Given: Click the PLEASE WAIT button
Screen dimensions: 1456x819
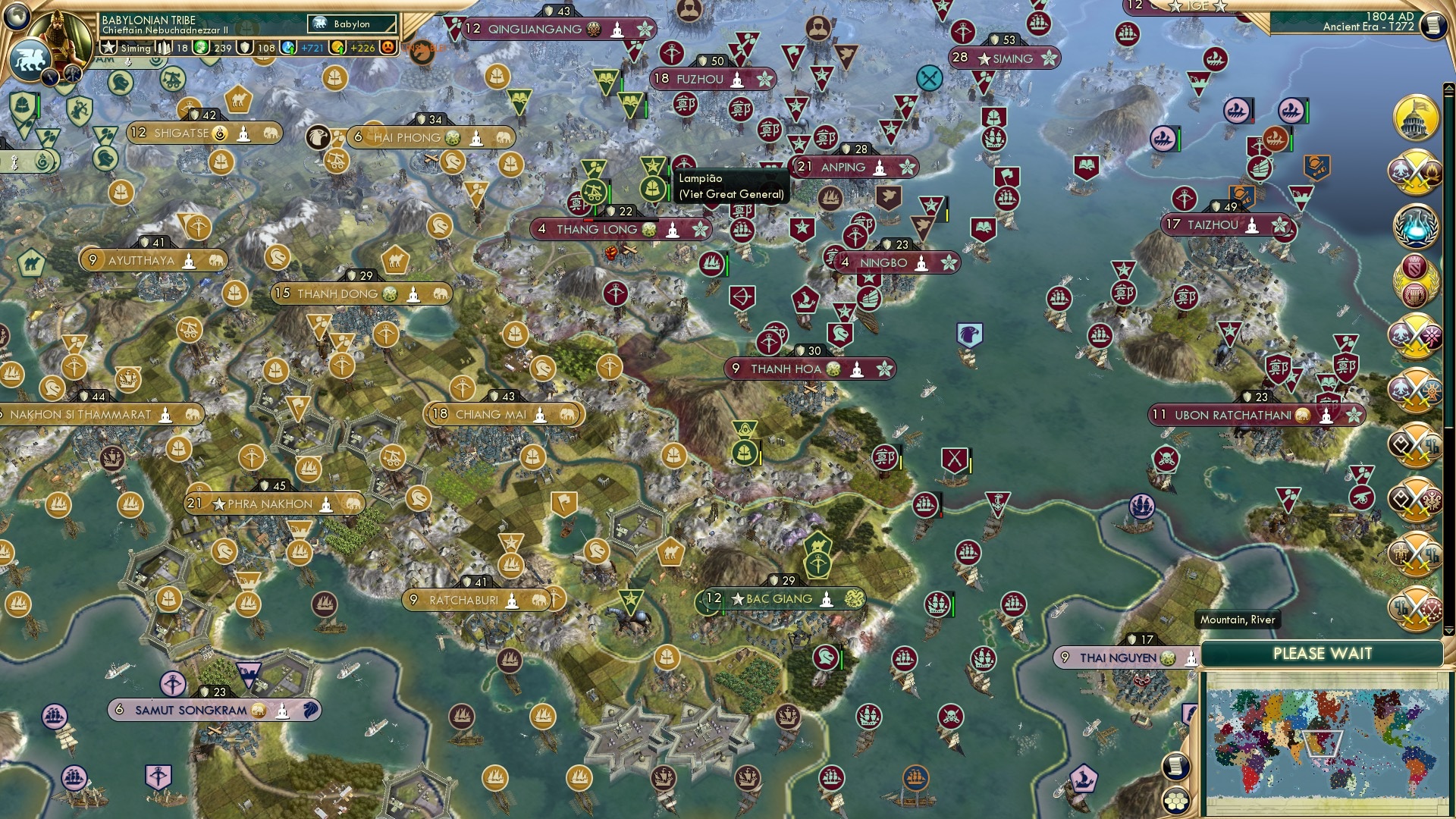Looking at the screenshot, I should 1323,652.
